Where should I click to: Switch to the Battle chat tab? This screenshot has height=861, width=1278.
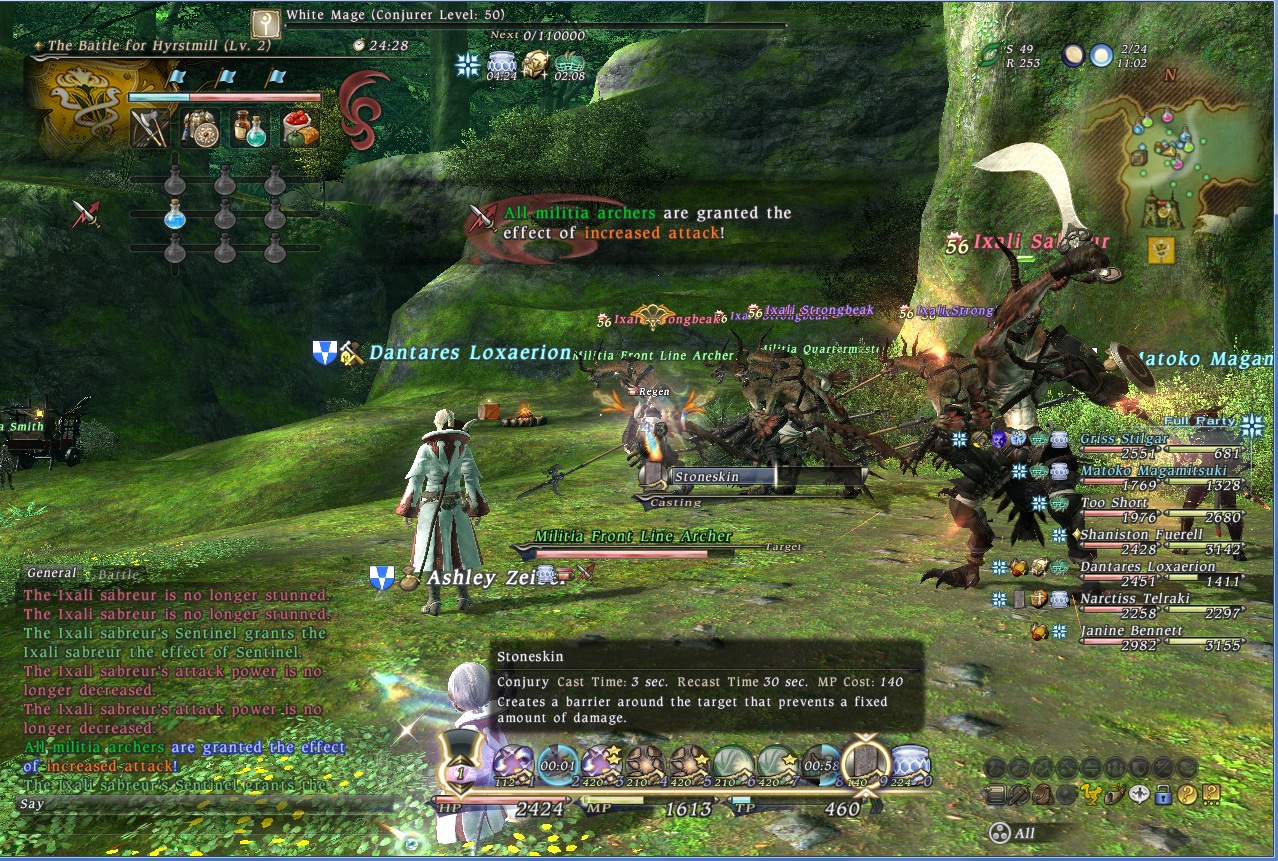coord(118,574)
